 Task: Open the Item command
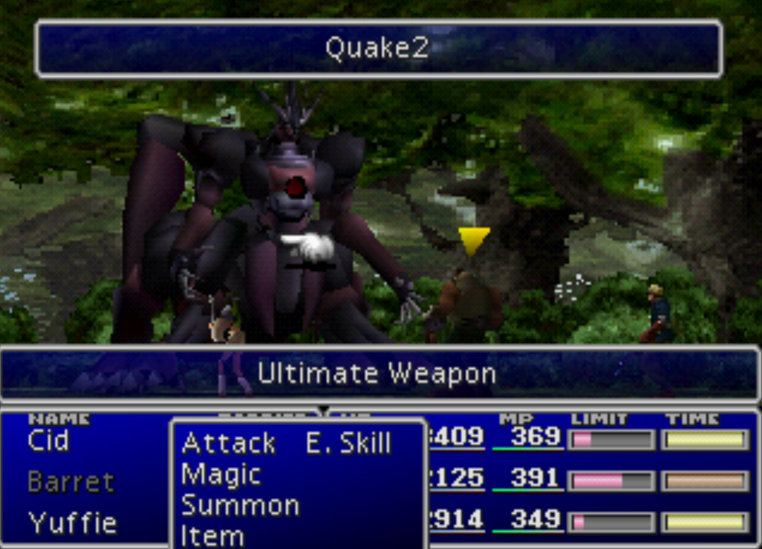(x=212, y=535)
